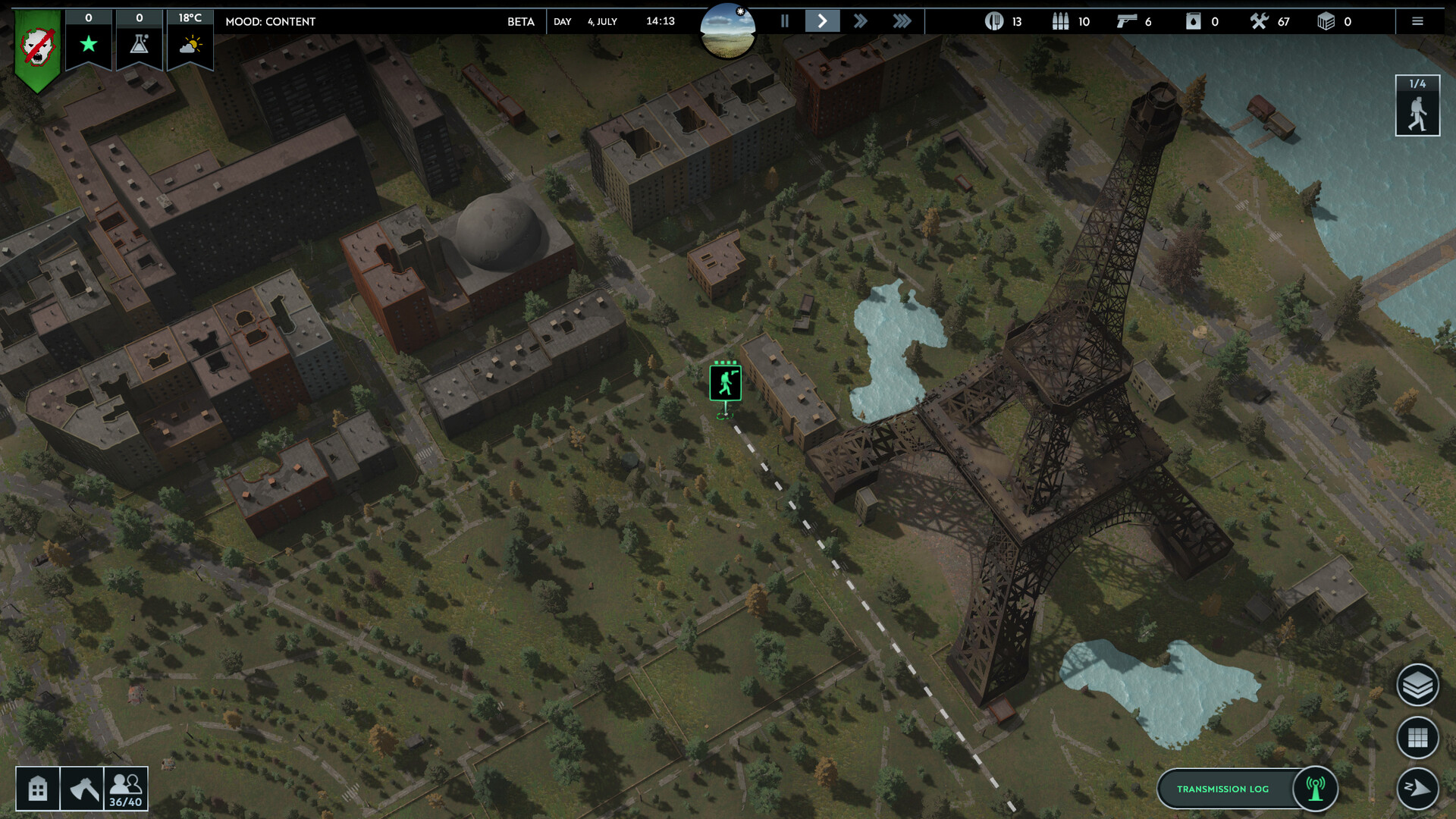
Task: Select the 1/4 expedition squad card
Action: pos(1417,106)
